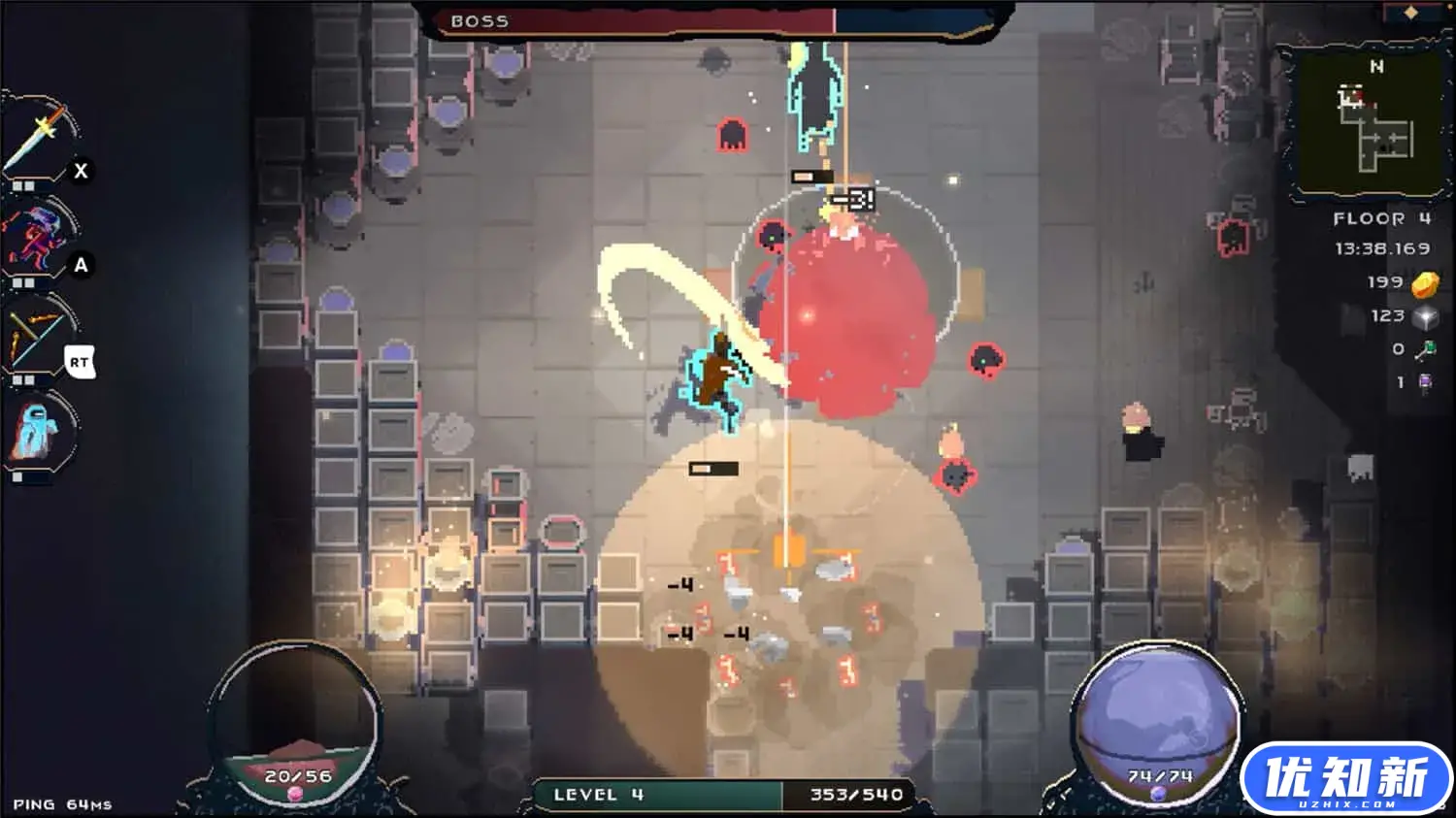Click the green key item icon
The image size is (1456, 818).
point(1425,350)
